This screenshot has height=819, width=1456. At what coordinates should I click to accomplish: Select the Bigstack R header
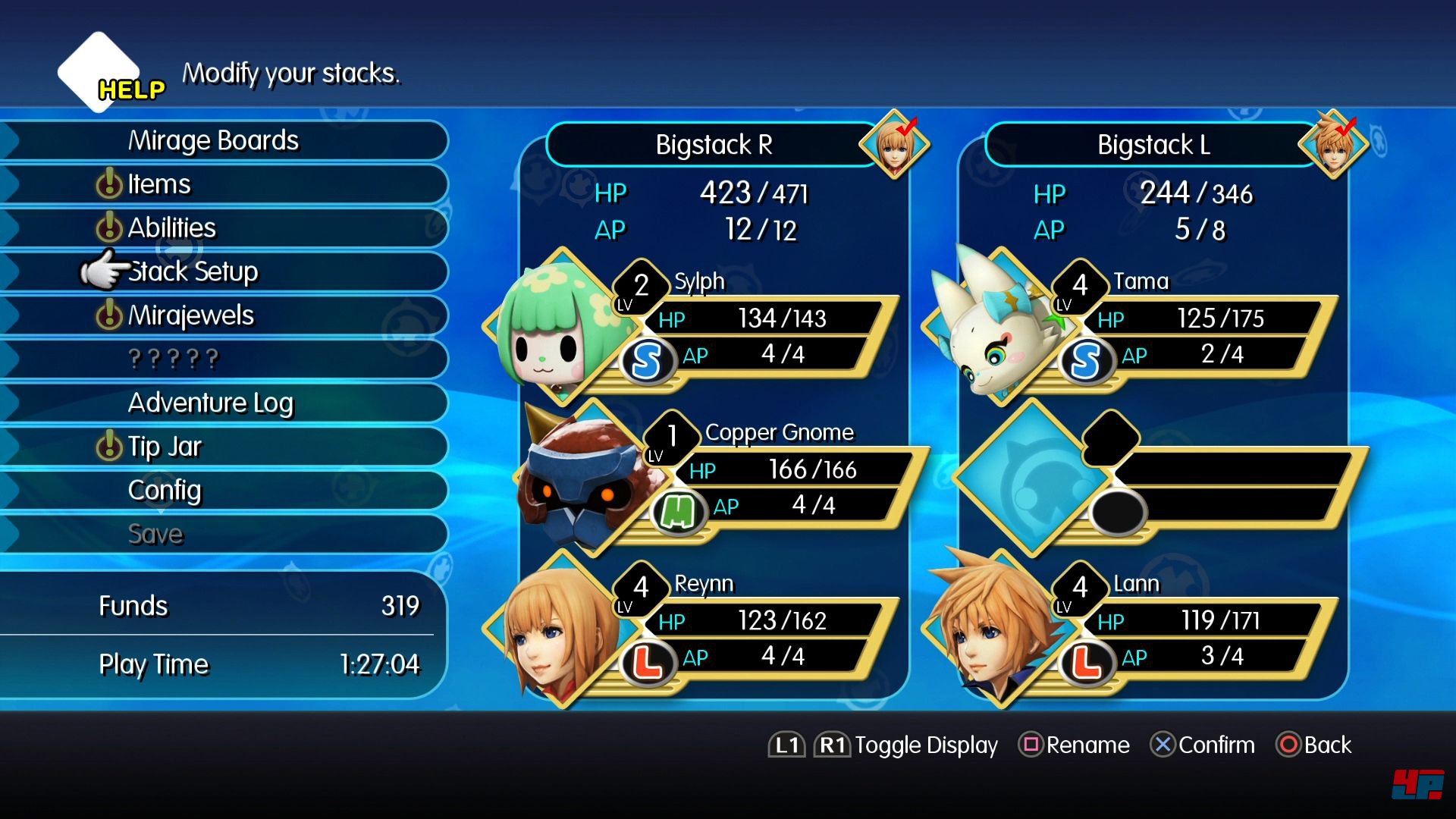click(x=714, y=145)
